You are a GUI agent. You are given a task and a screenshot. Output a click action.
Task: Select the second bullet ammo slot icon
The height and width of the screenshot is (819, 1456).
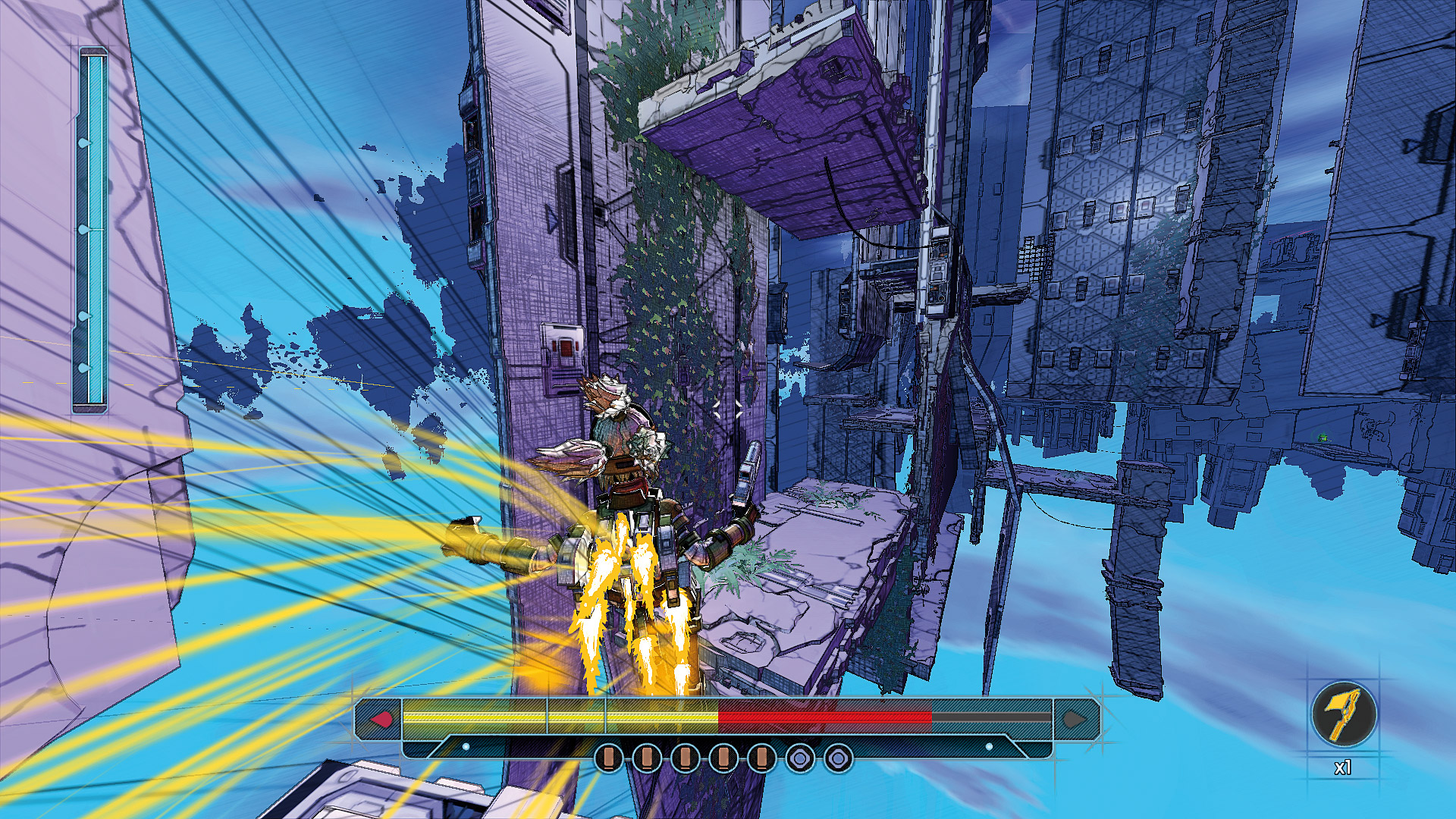pos(647,757)
